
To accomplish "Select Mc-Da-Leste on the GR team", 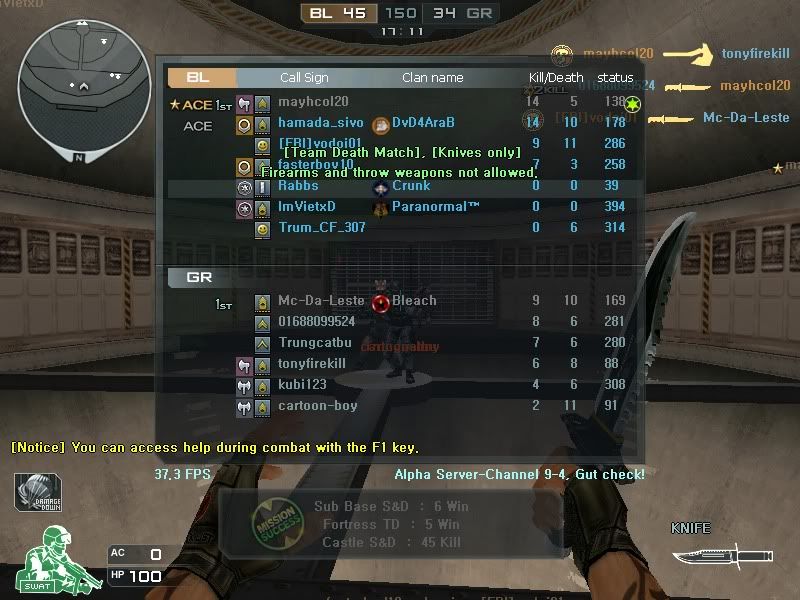I will point(321,301).
